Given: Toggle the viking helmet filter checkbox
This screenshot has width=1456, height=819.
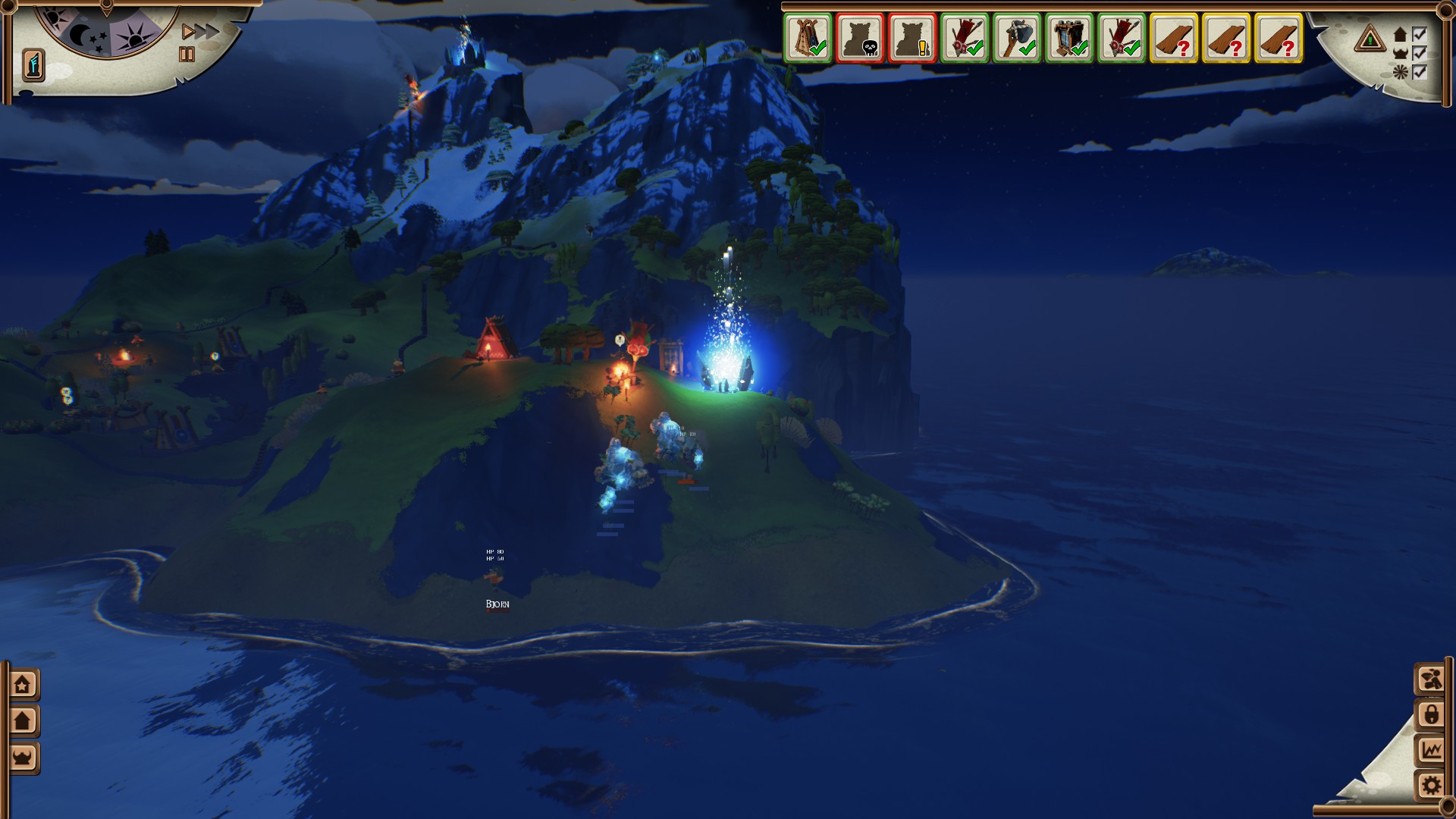Looking at the screenshot, I should (x=1420, y=53).
